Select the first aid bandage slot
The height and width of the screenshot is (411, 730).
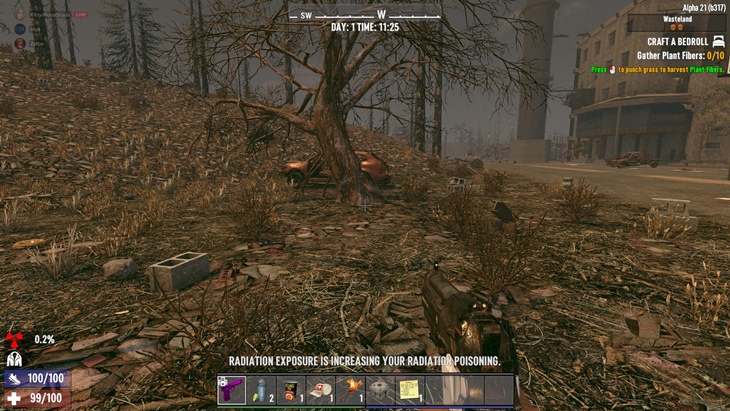pyautogui.click(x=321, y=389)
